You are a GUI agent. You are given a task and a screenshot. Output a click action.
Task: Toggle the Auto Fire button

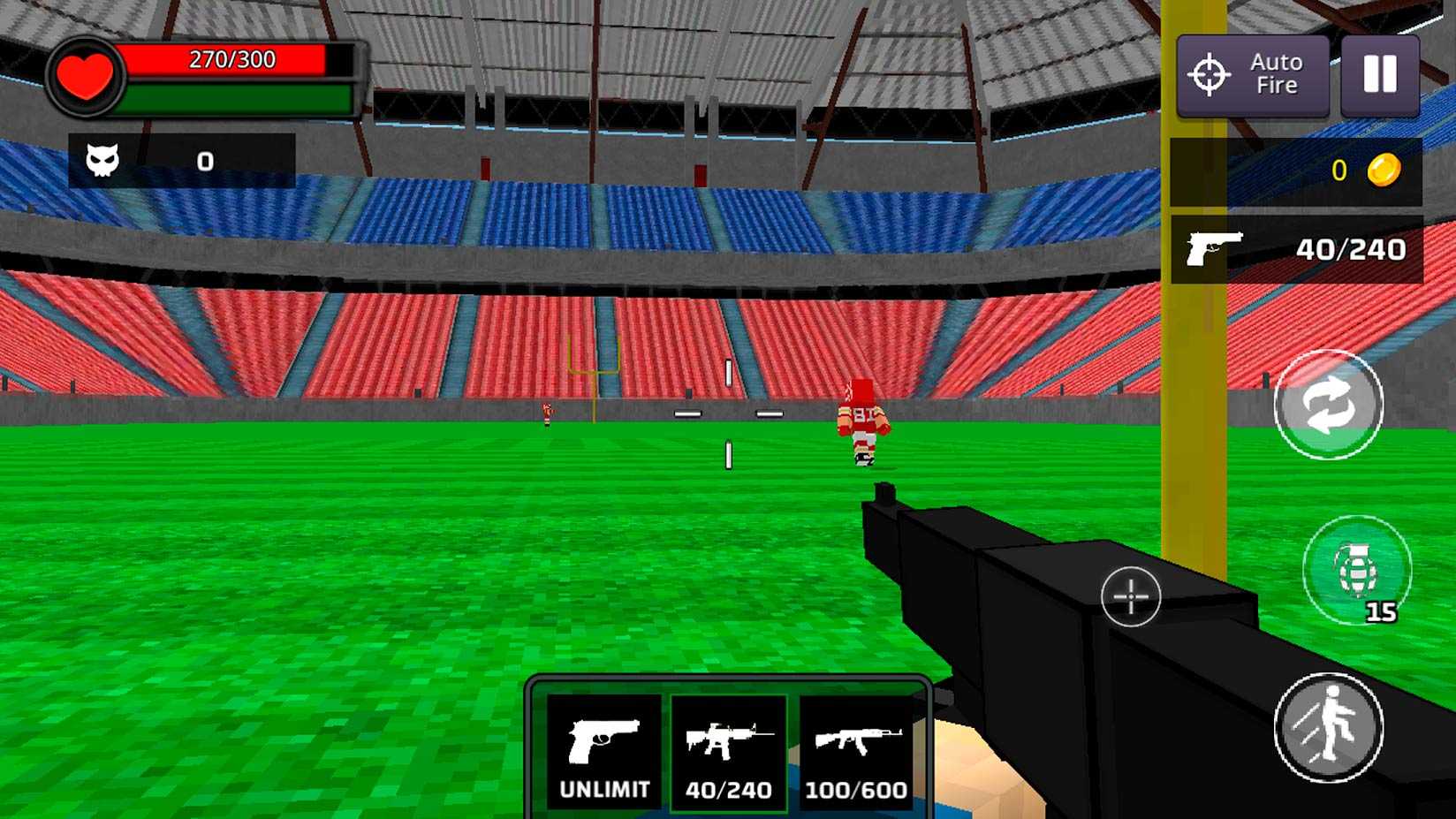click(1252, 75)
